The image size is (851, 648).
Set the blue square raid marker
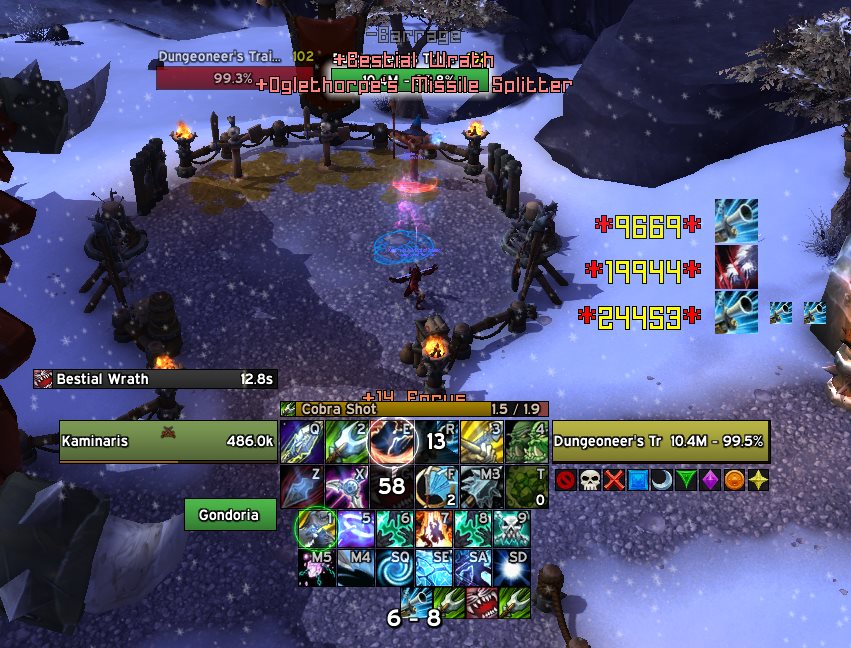pos(637,480)
